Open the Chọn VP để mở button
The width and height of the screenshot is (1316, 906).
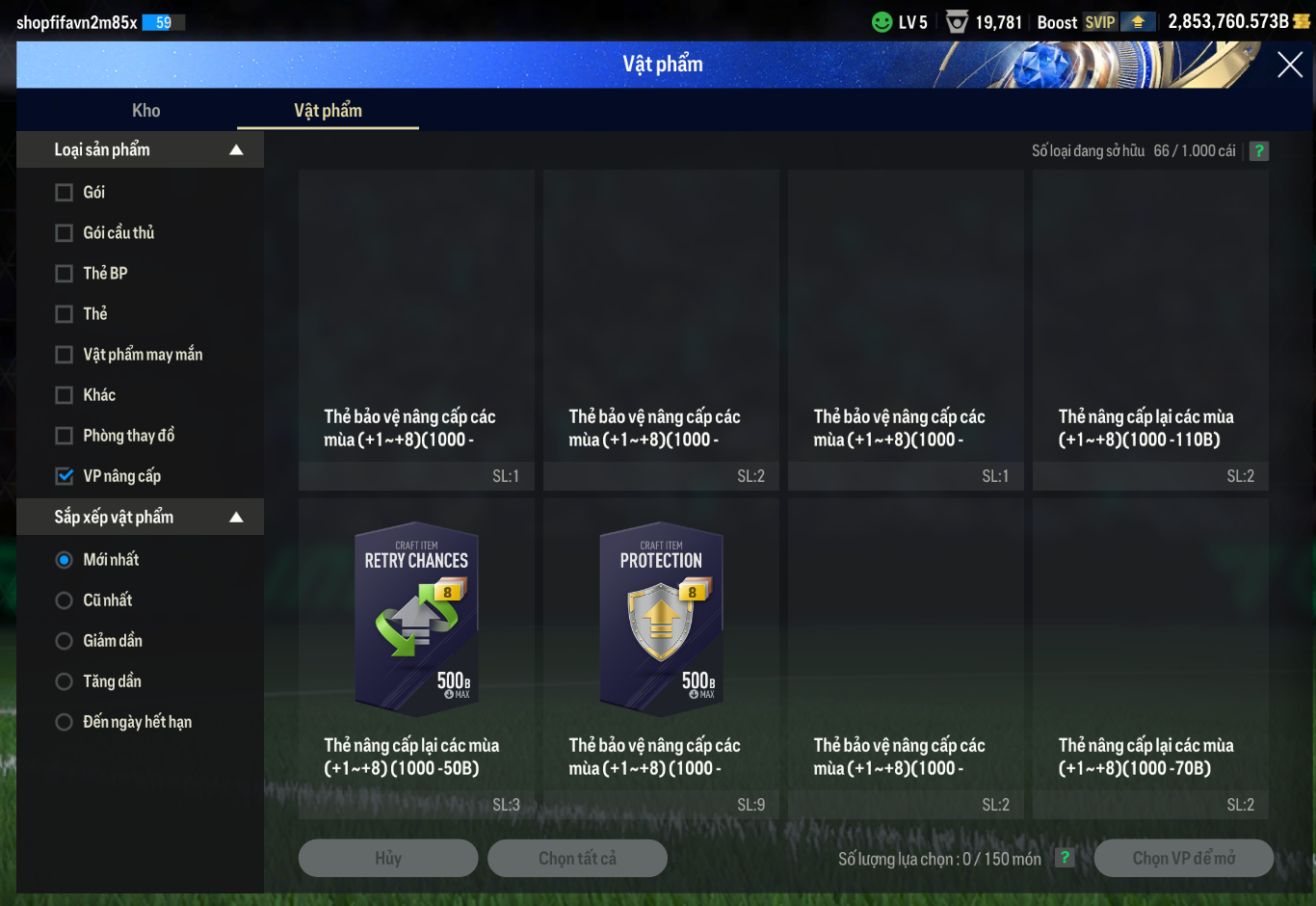[1183, 858]
